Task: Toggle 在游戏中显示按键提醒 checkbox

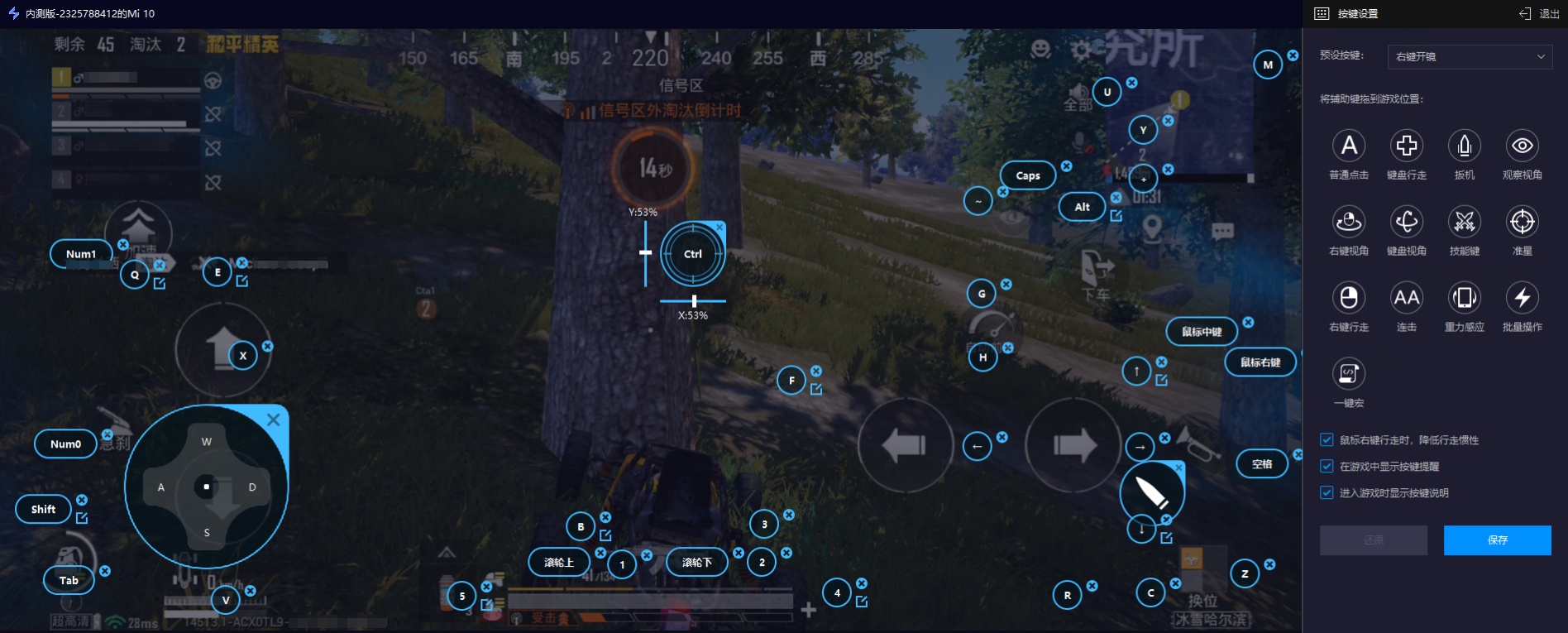Action: pos(1327,467)
